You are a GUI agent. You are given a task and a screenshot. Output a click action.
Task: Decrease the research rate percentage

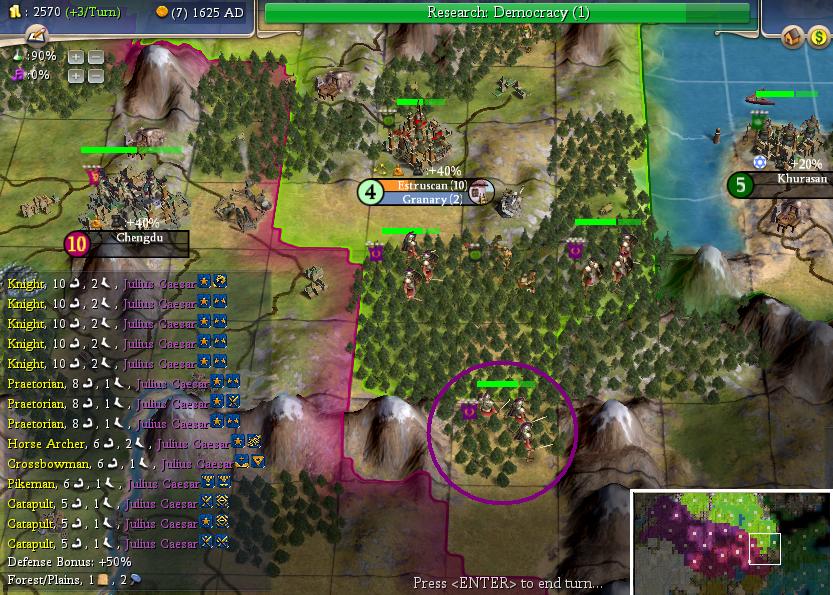pyautogui.click(x=96, y=56)
